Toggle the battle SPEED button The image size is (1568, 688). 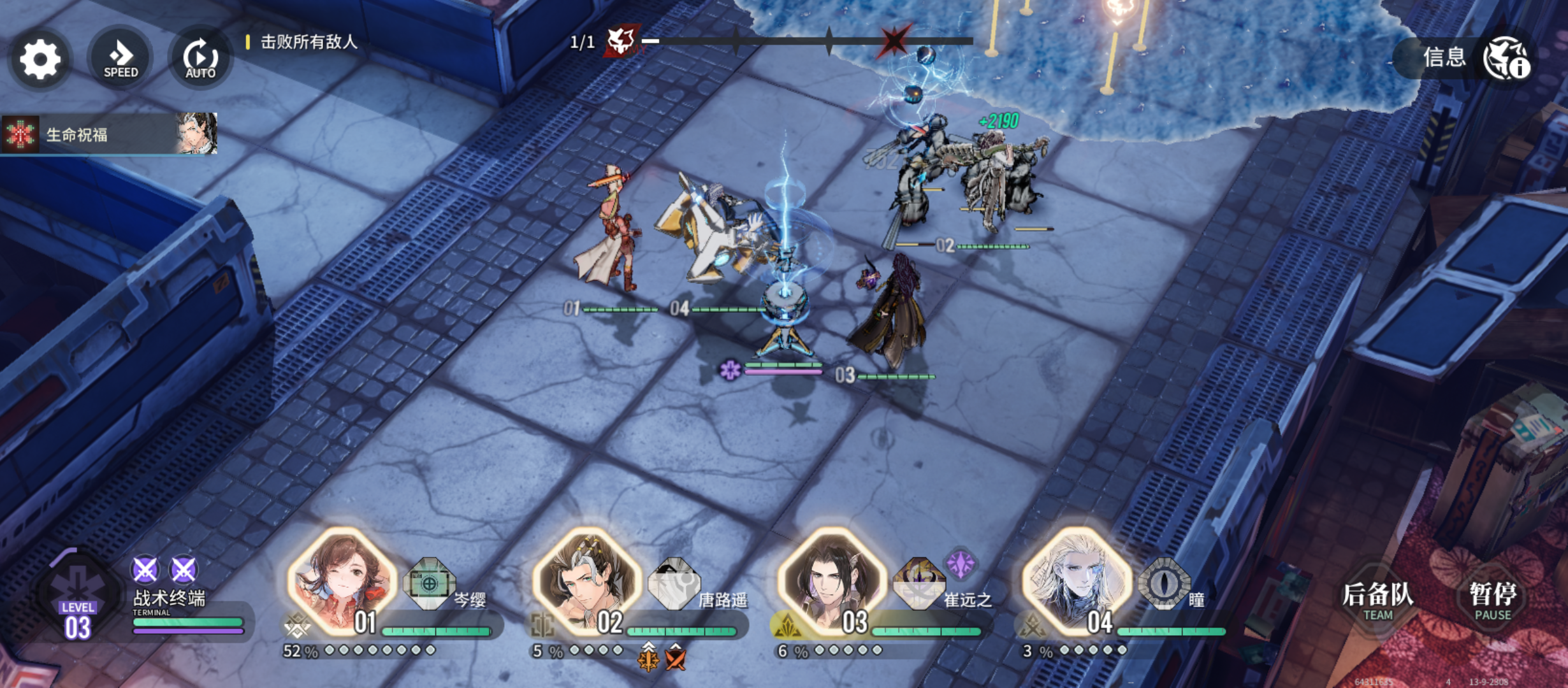[x=120, y=59]
